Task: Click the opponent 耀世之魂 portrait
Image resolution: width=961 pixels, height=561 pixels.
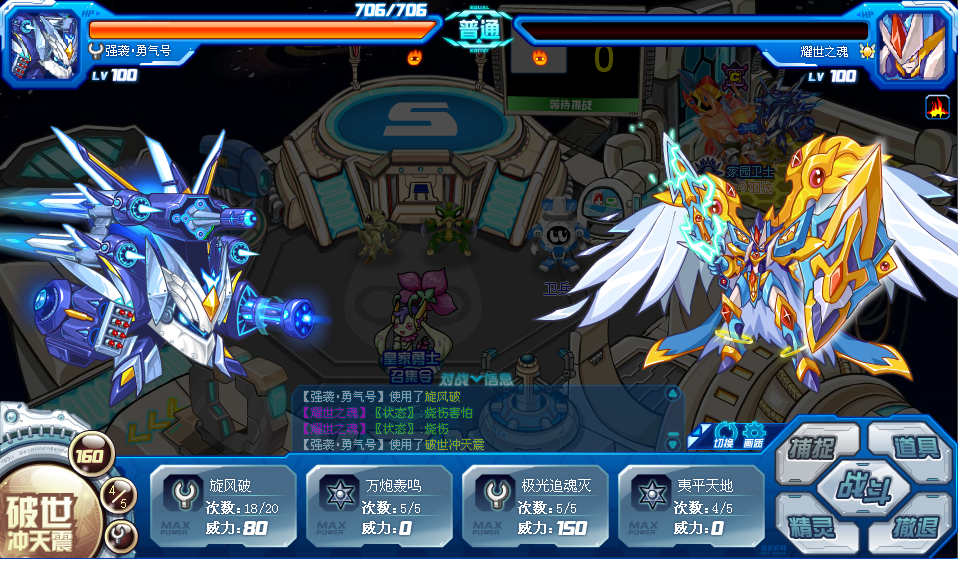Action: coord(914,44)
